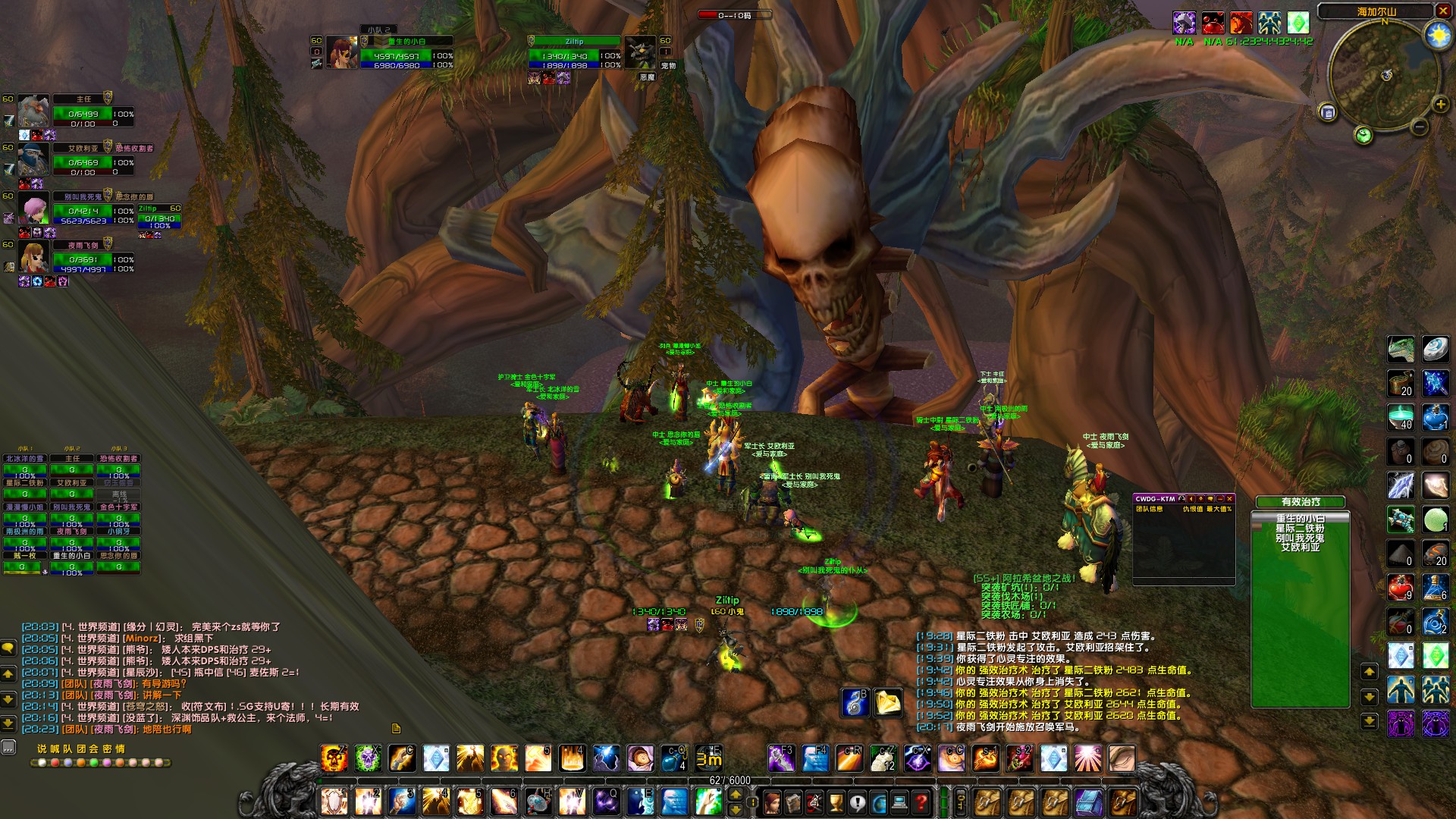Open help via the red question mark icon
The height and width of the screenshot is (819, 1456).
click(921, 802)
